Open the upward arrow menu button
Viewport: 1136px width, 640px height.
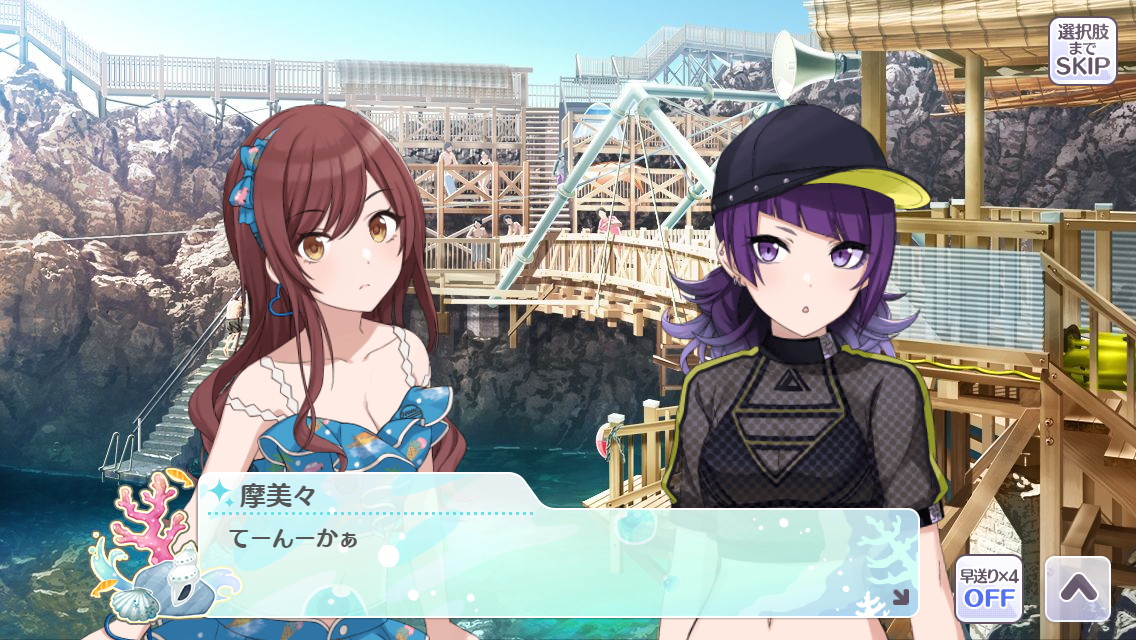pyautogui.click(x=1077, y=589)
